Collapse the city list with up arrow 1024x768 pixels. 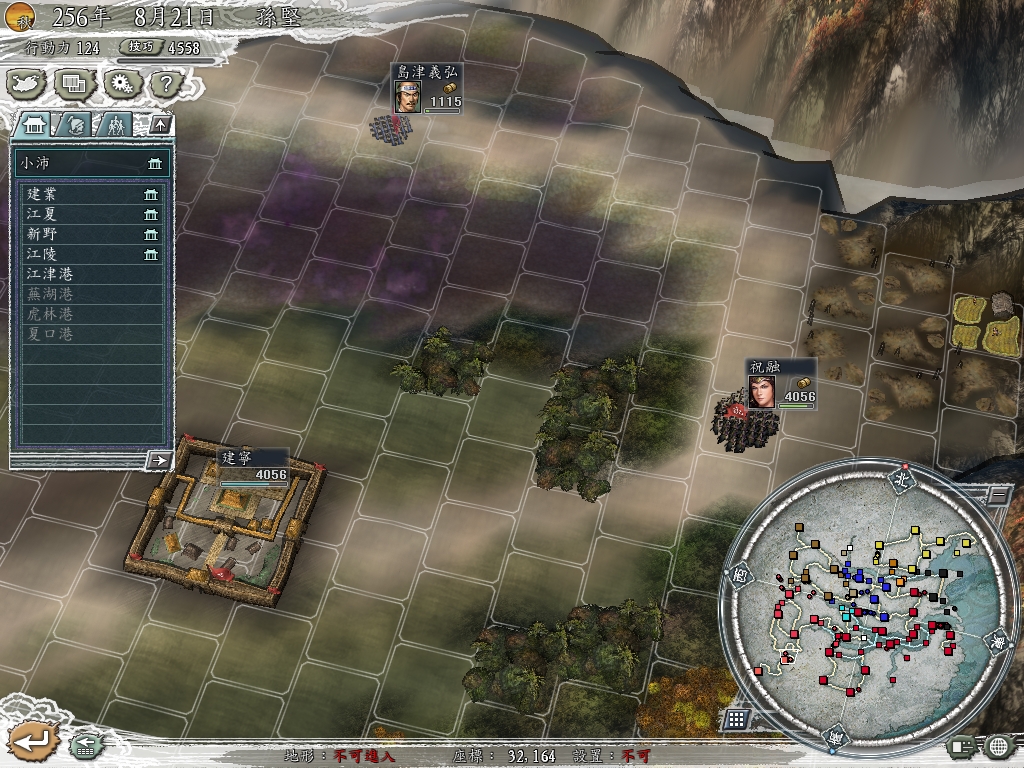(x=159, y=125)
